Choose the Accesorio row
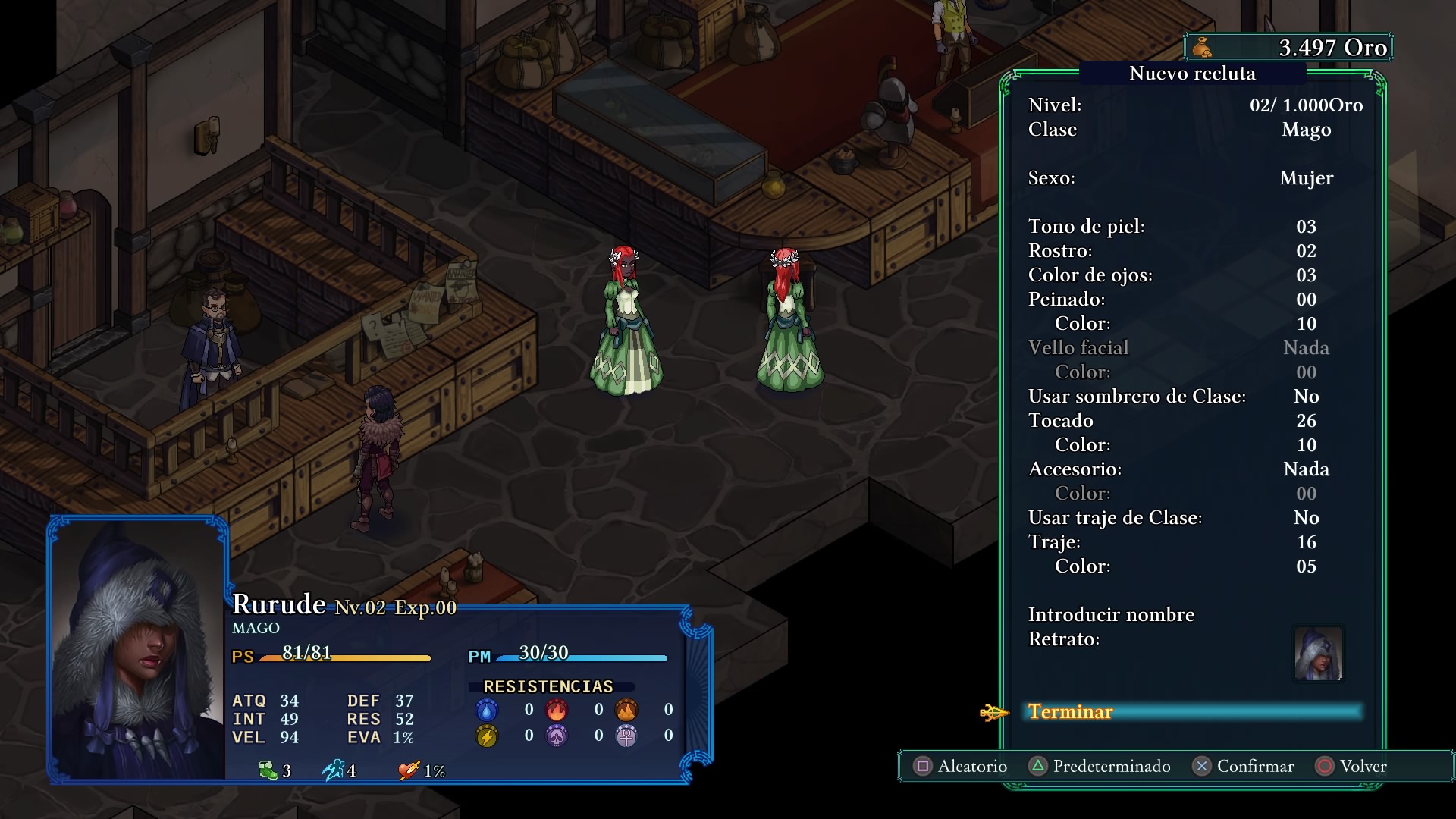The width and height of the screenshot is (1456, 819). 1194,469
